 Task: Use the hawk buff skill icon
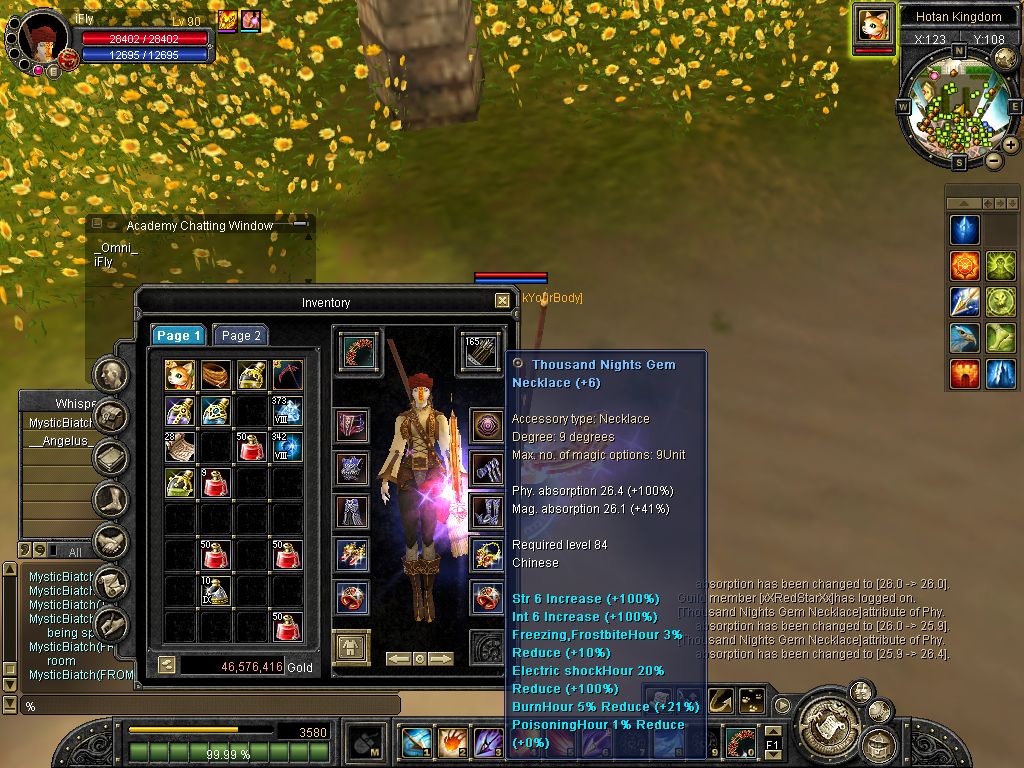965,338
